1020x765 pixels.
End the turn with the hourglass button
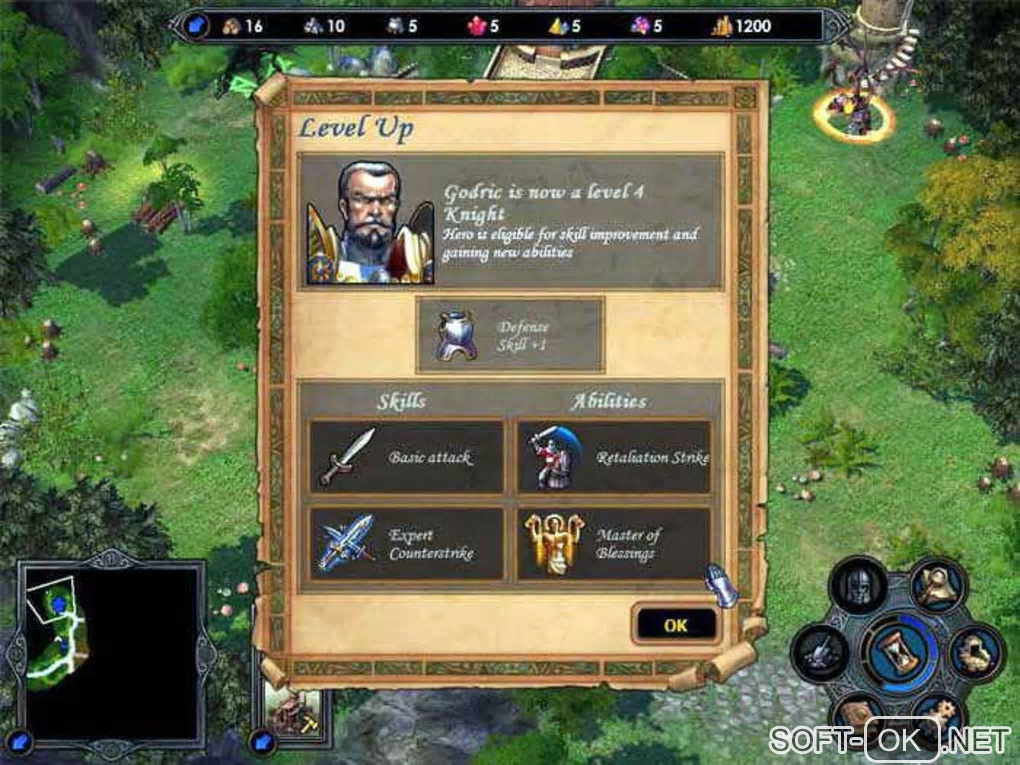(x=900, y=651)
